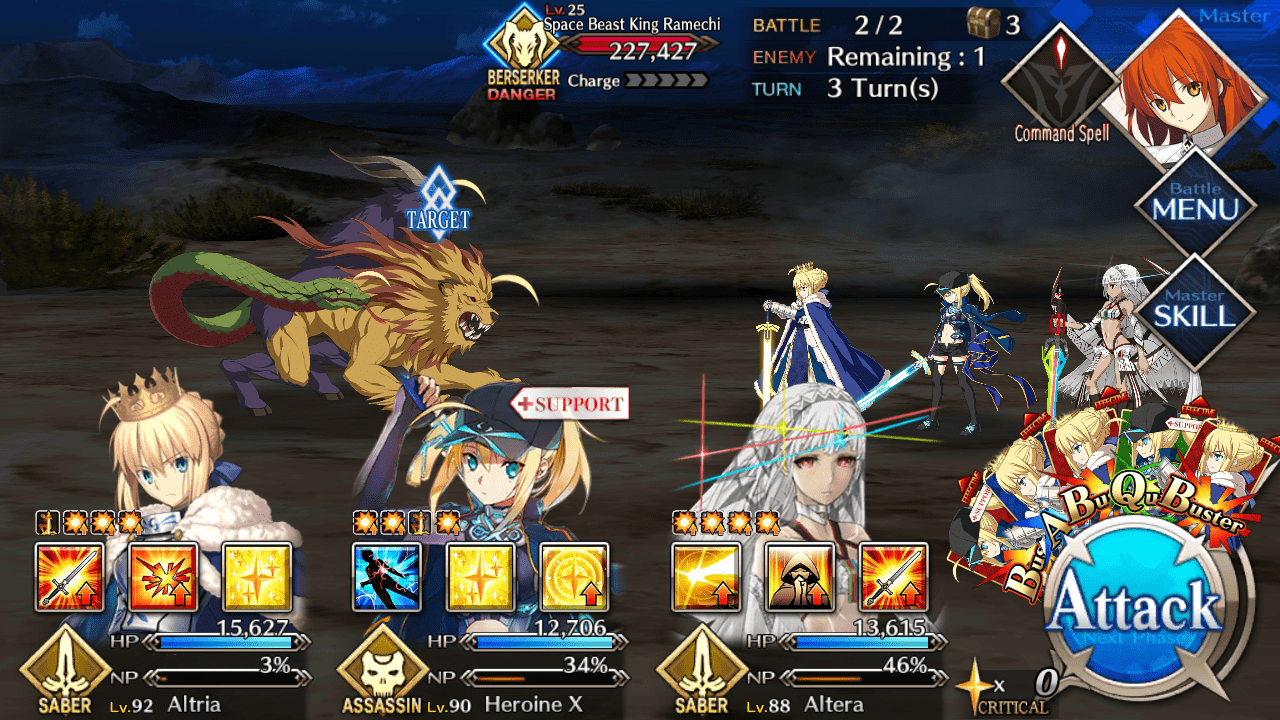Open the Master Skill panel
Viewport: 1280px width, 720px height.
[x=1195, y=310]
